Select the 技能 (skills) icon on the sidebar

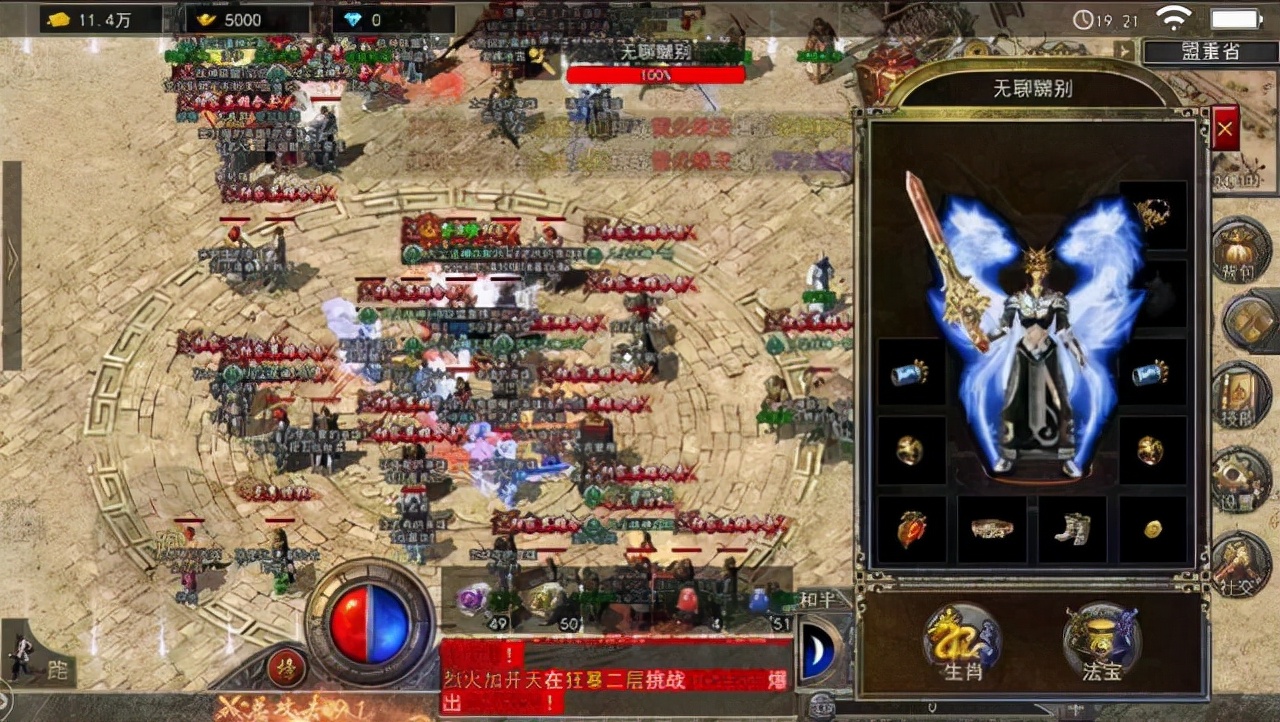coord(1240,395)
